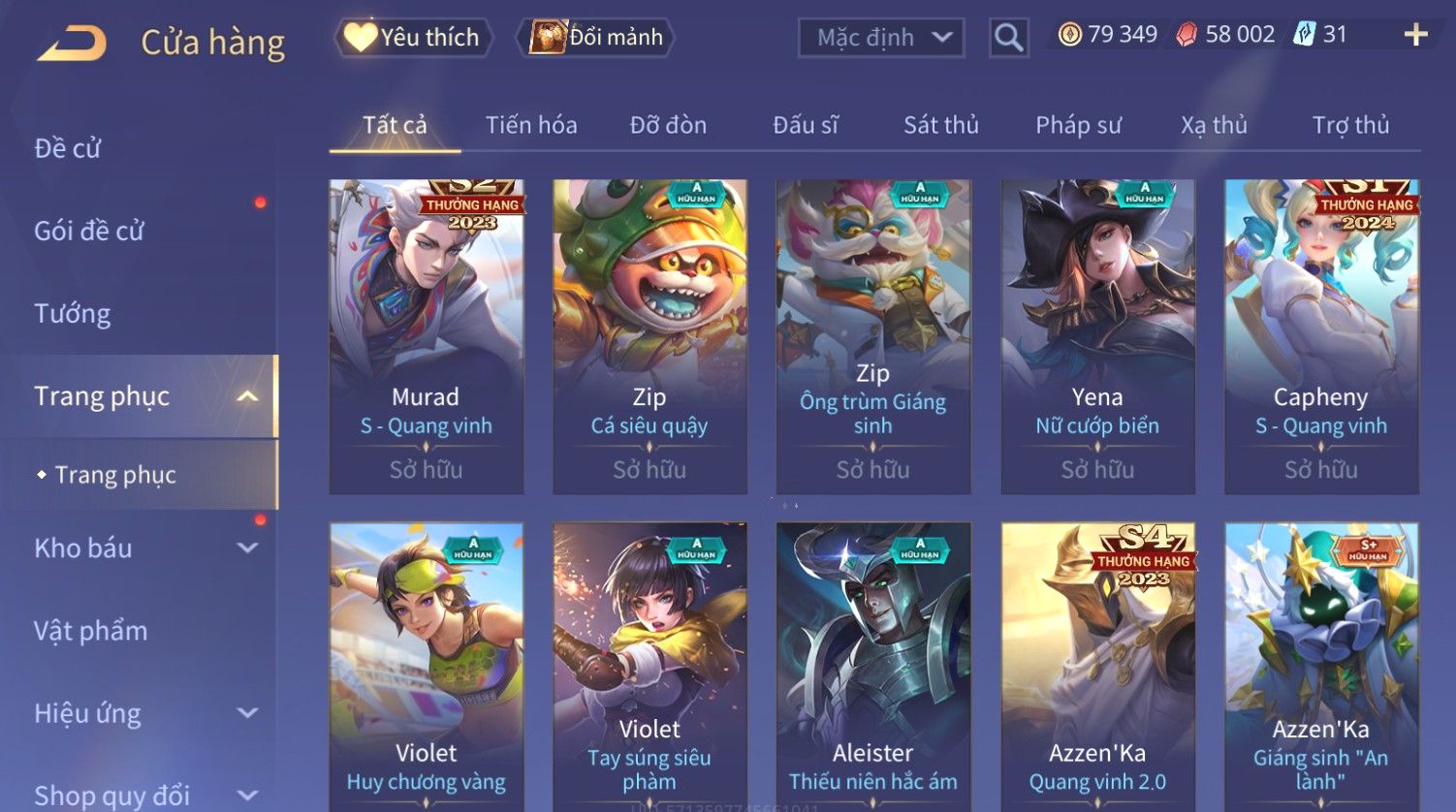1456x812 pixels.
Task: Open the Đề cử menu
Action: [x=68, y=148]
